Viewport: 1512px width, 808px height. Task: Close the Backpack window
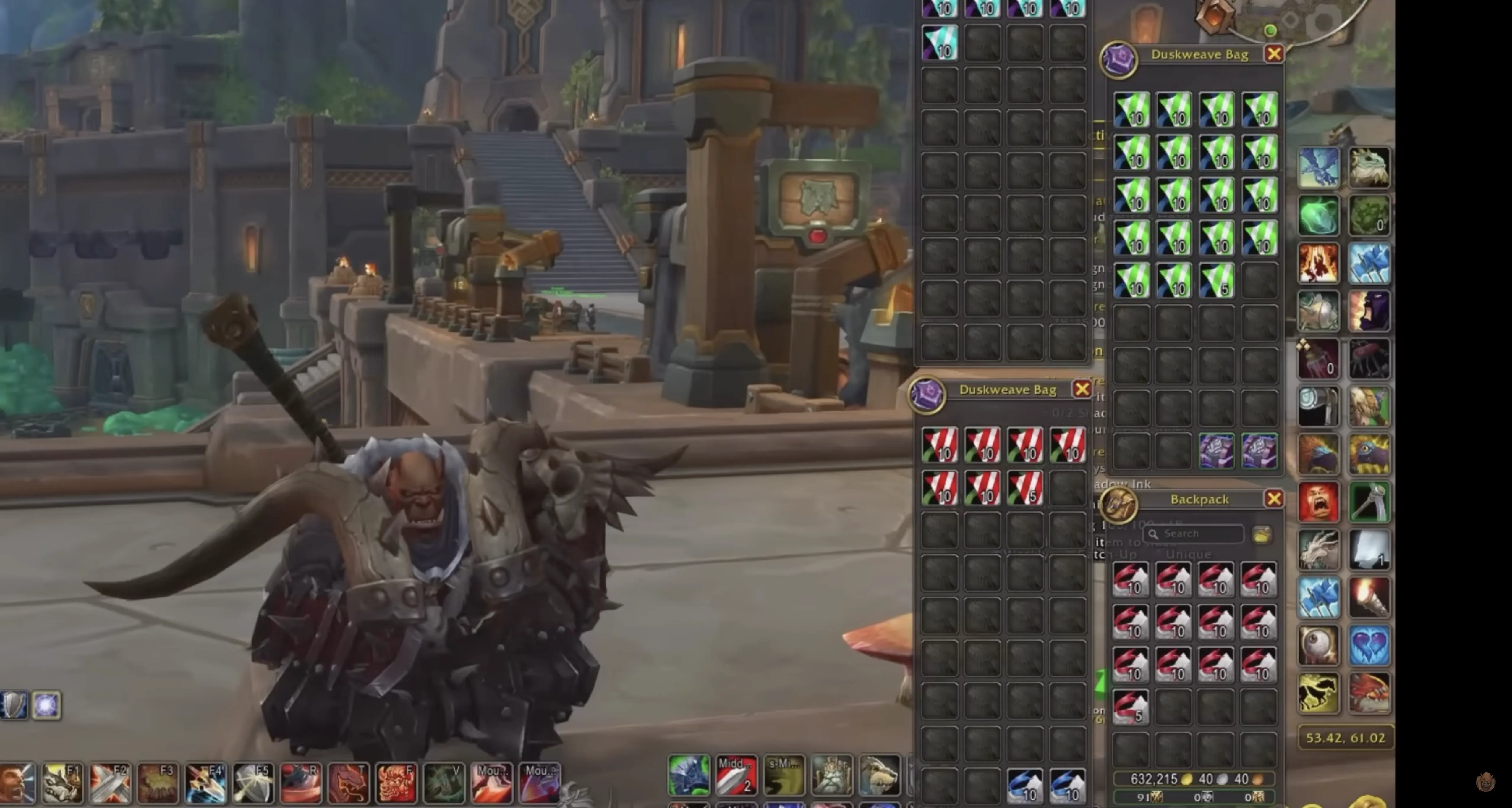(x=1273, y=499)
